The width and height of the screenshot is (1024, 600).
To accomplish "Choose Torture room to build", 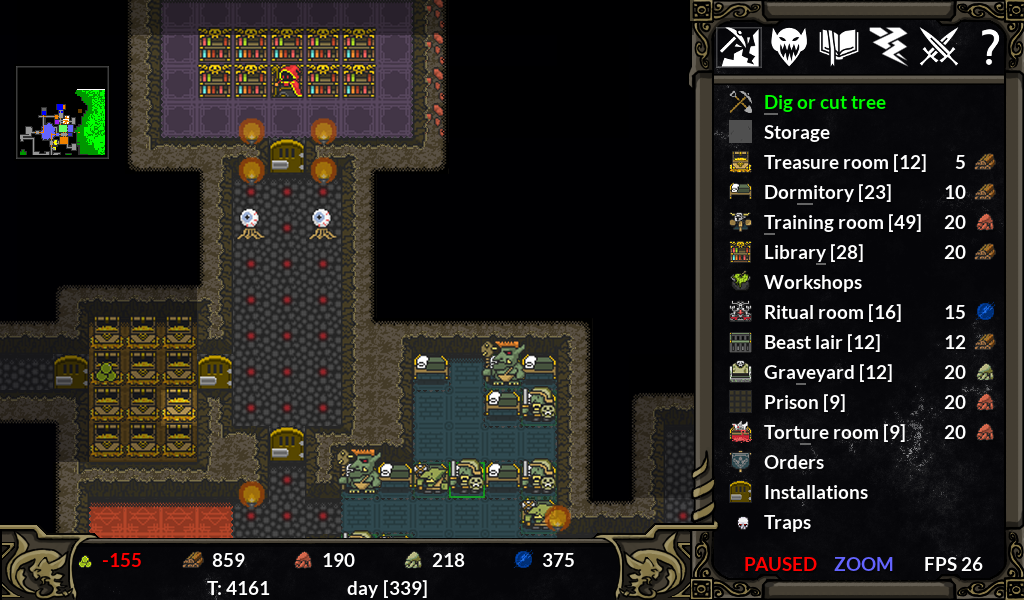I will [834, 432].
